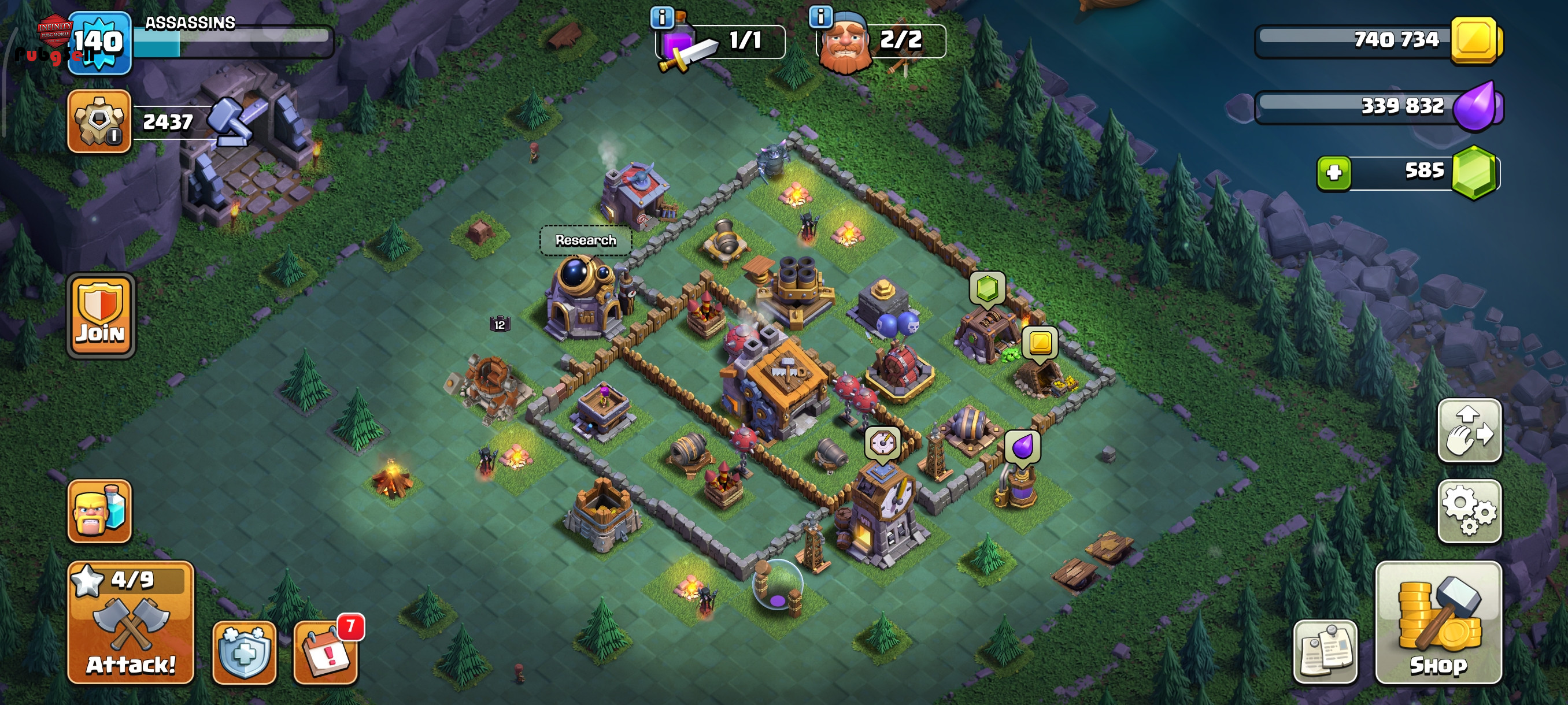1568x705 pixels.
Task: Open the player level 140 profile badge
Action: point(99,43)
